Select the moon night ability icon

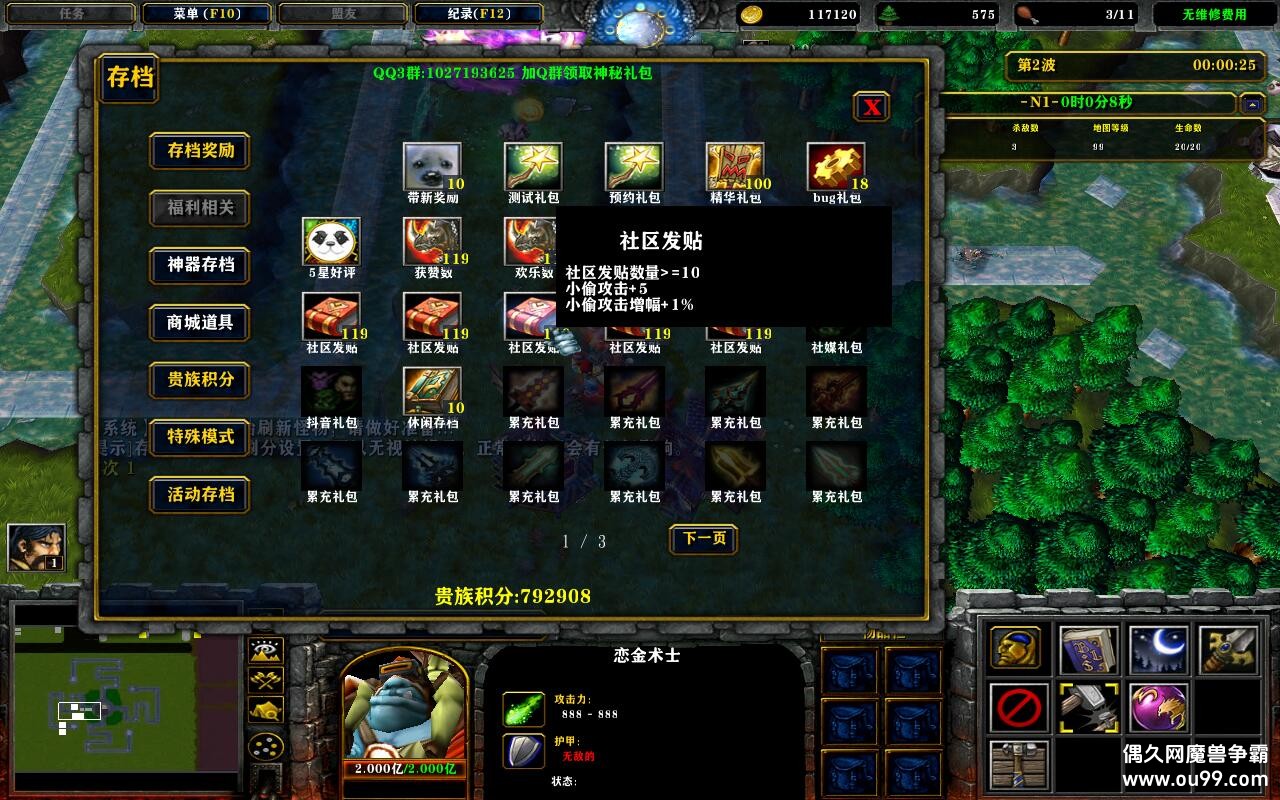(1158, 646)
